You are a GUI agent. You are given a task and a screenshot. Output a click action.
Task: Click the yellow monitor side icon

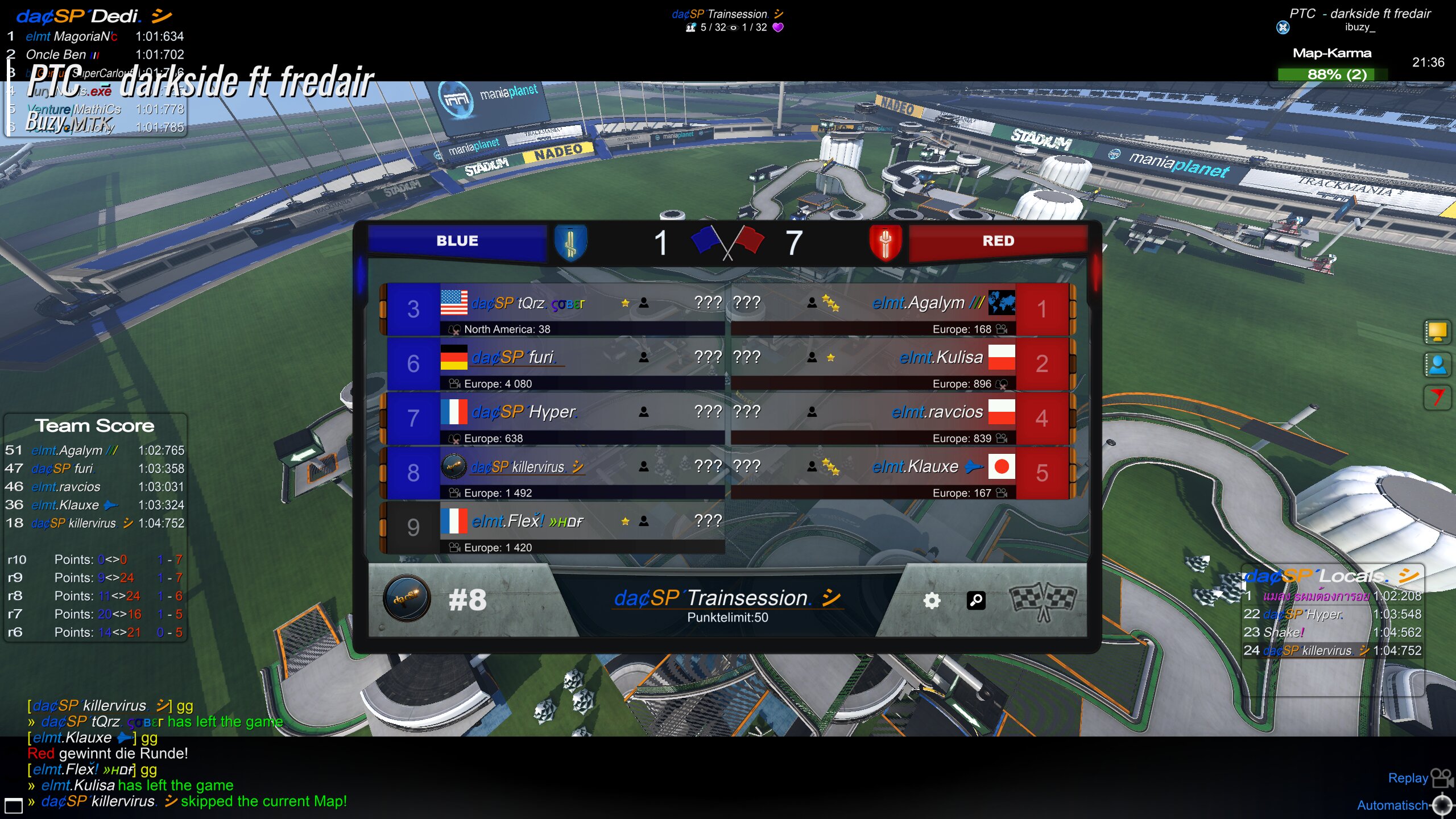coord(1437,332)
